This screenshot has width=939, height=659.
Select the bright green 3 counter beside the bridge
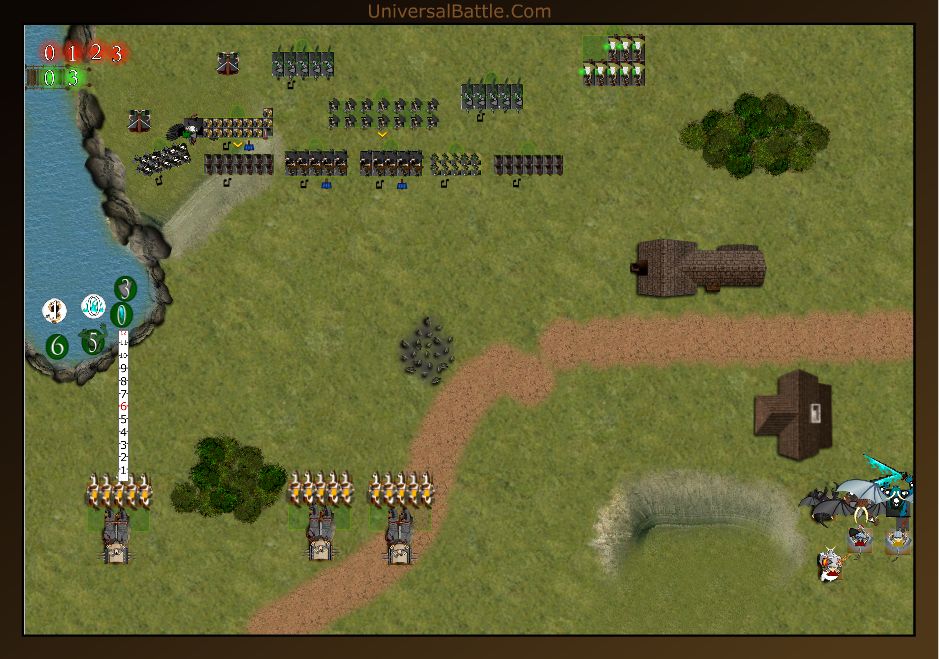coord(72,78)
